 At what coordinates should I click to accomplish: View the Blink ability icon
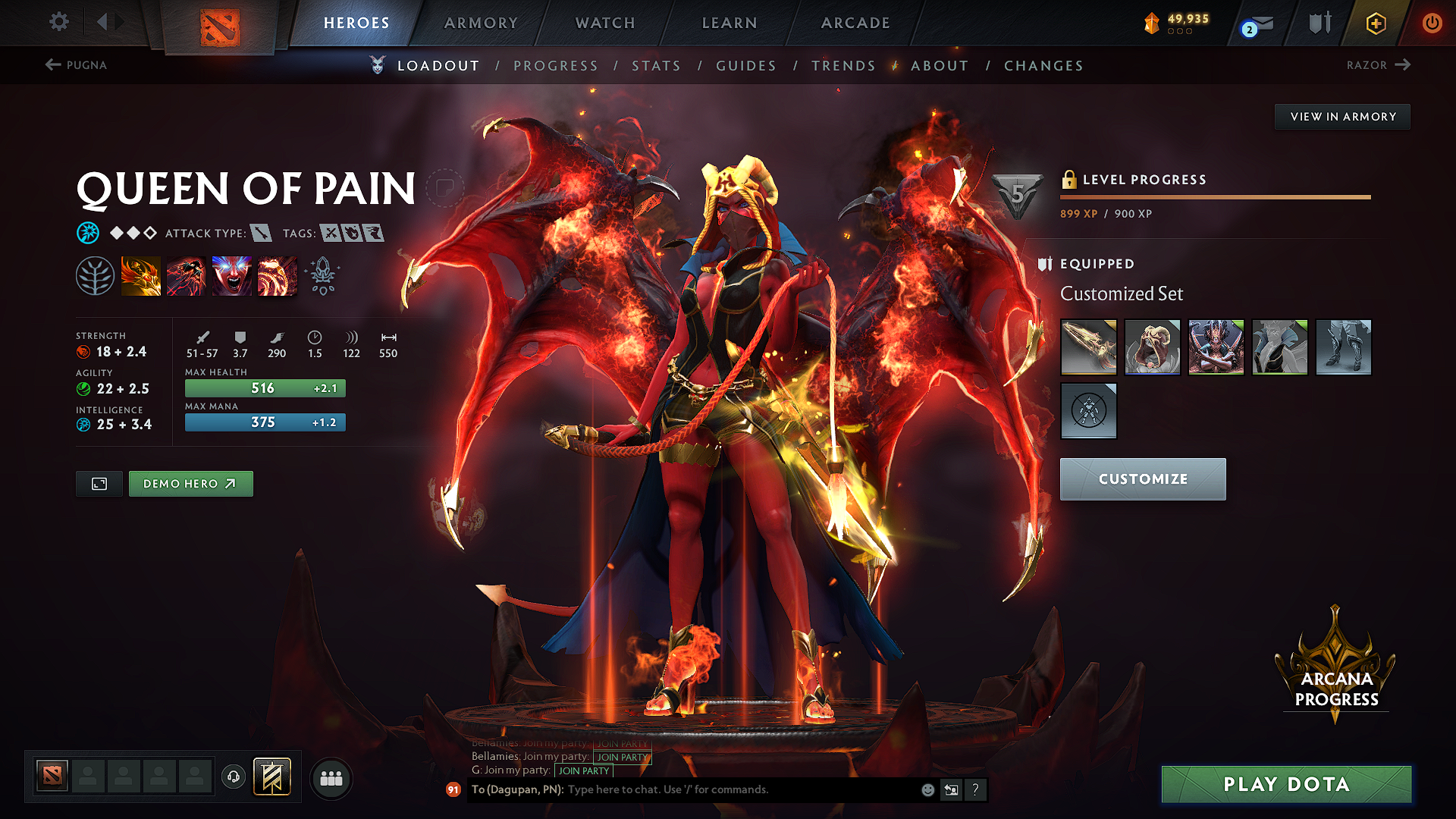coord(186,275)
